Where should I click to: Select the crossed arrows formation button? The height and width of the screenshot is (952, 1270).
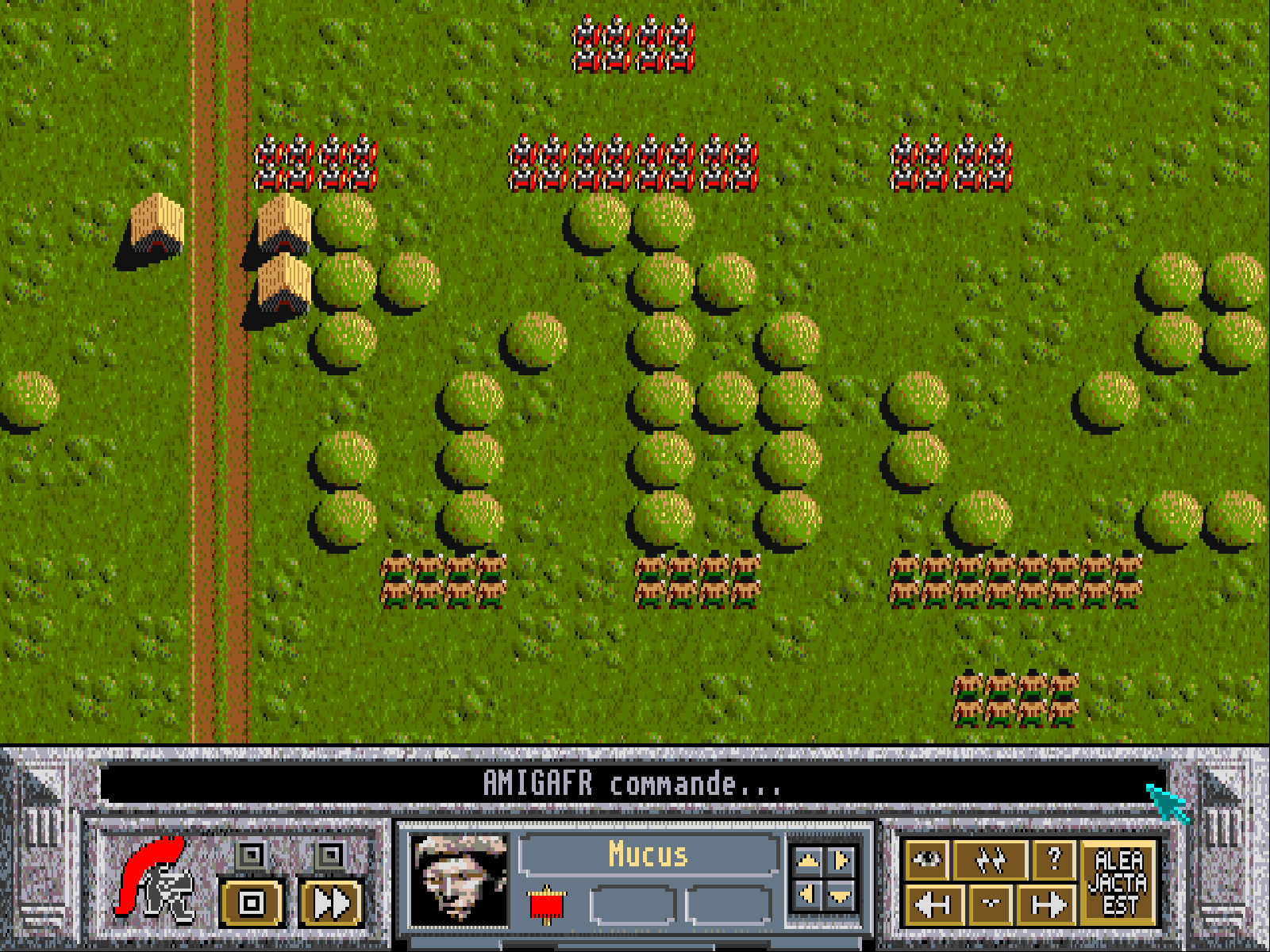point(991,859)
